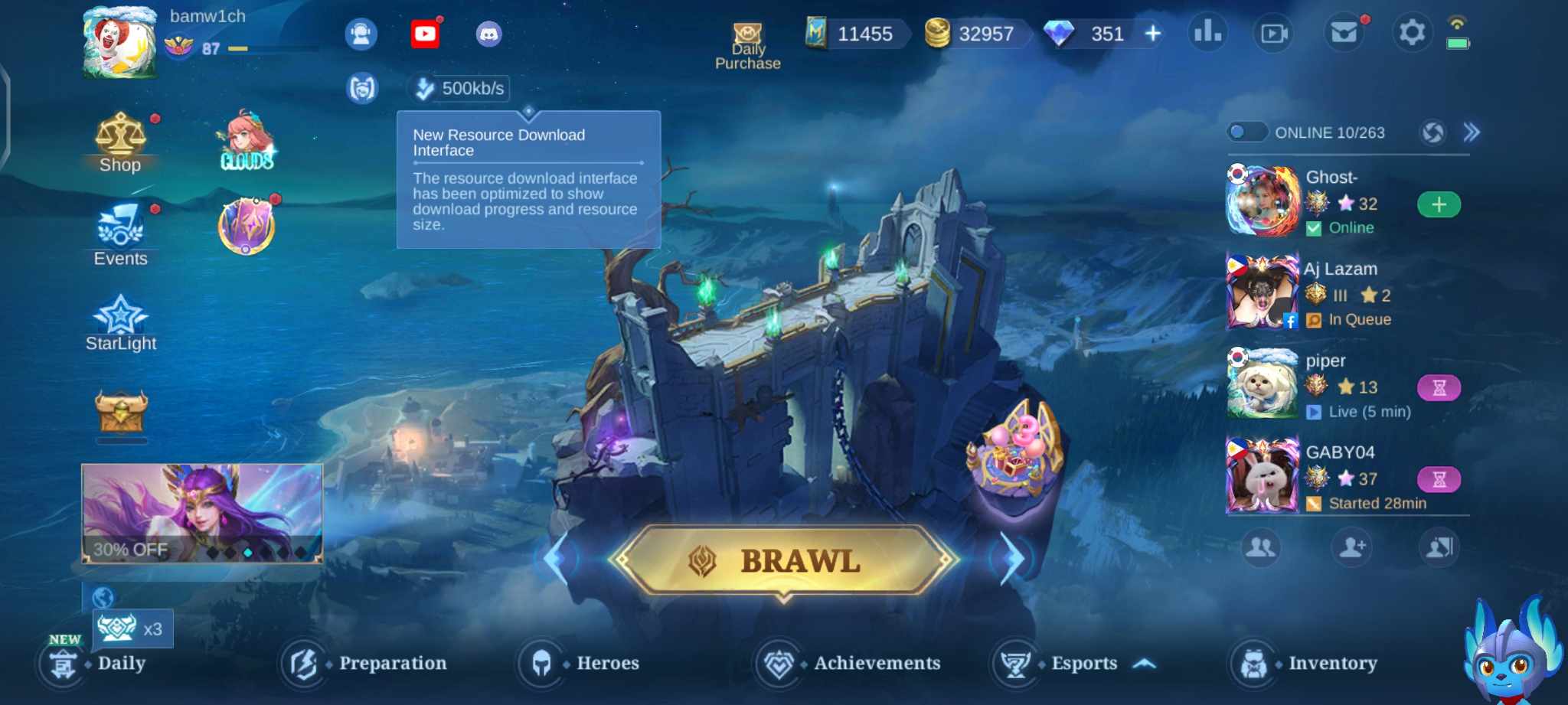The image size is (1568, 705).
Task: Add Ghost- as a friend
Action: coord(1439,204)
